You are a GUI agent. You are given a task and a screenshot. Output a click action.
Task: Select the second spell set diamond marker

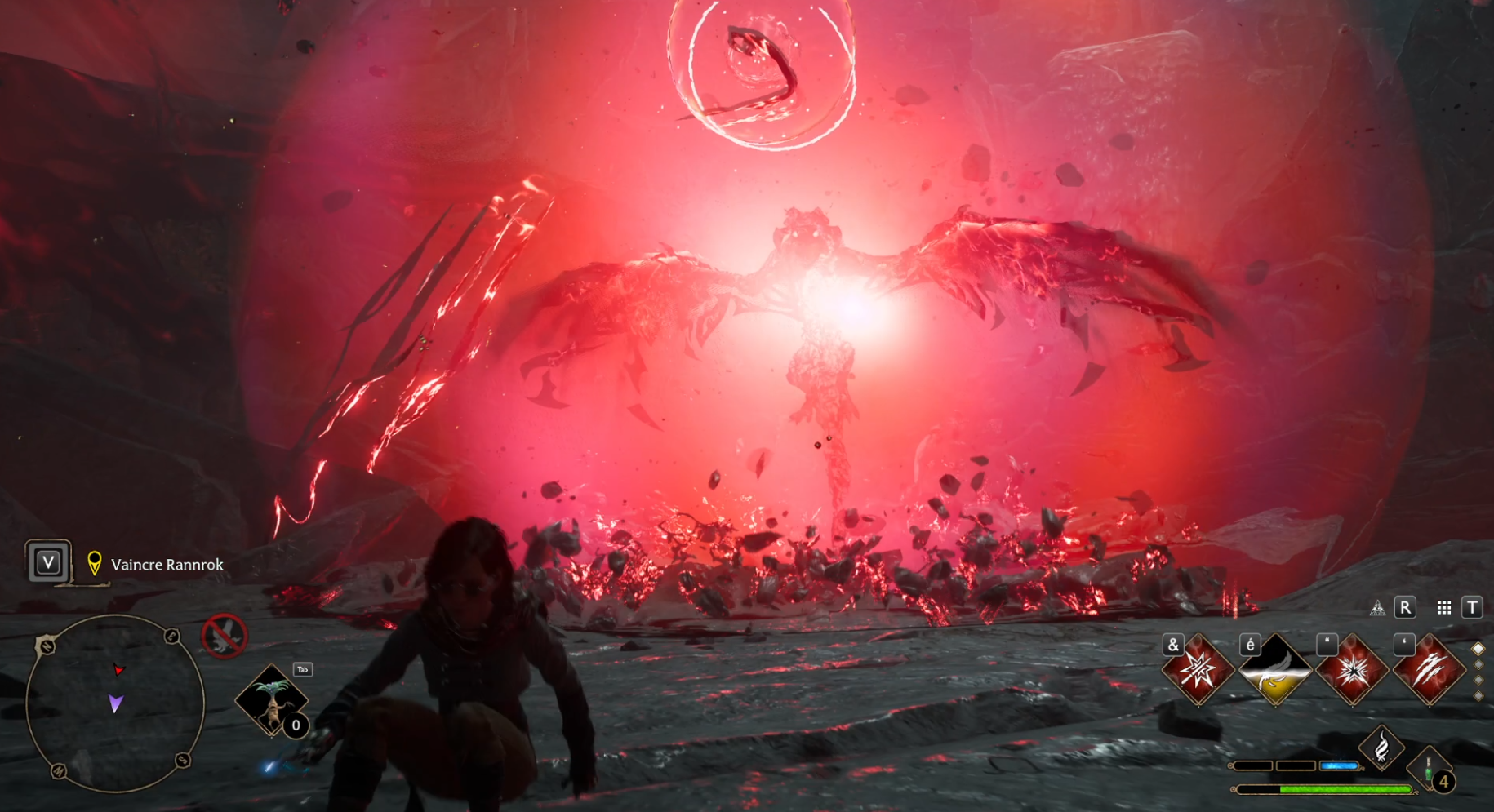[1478, 665]
